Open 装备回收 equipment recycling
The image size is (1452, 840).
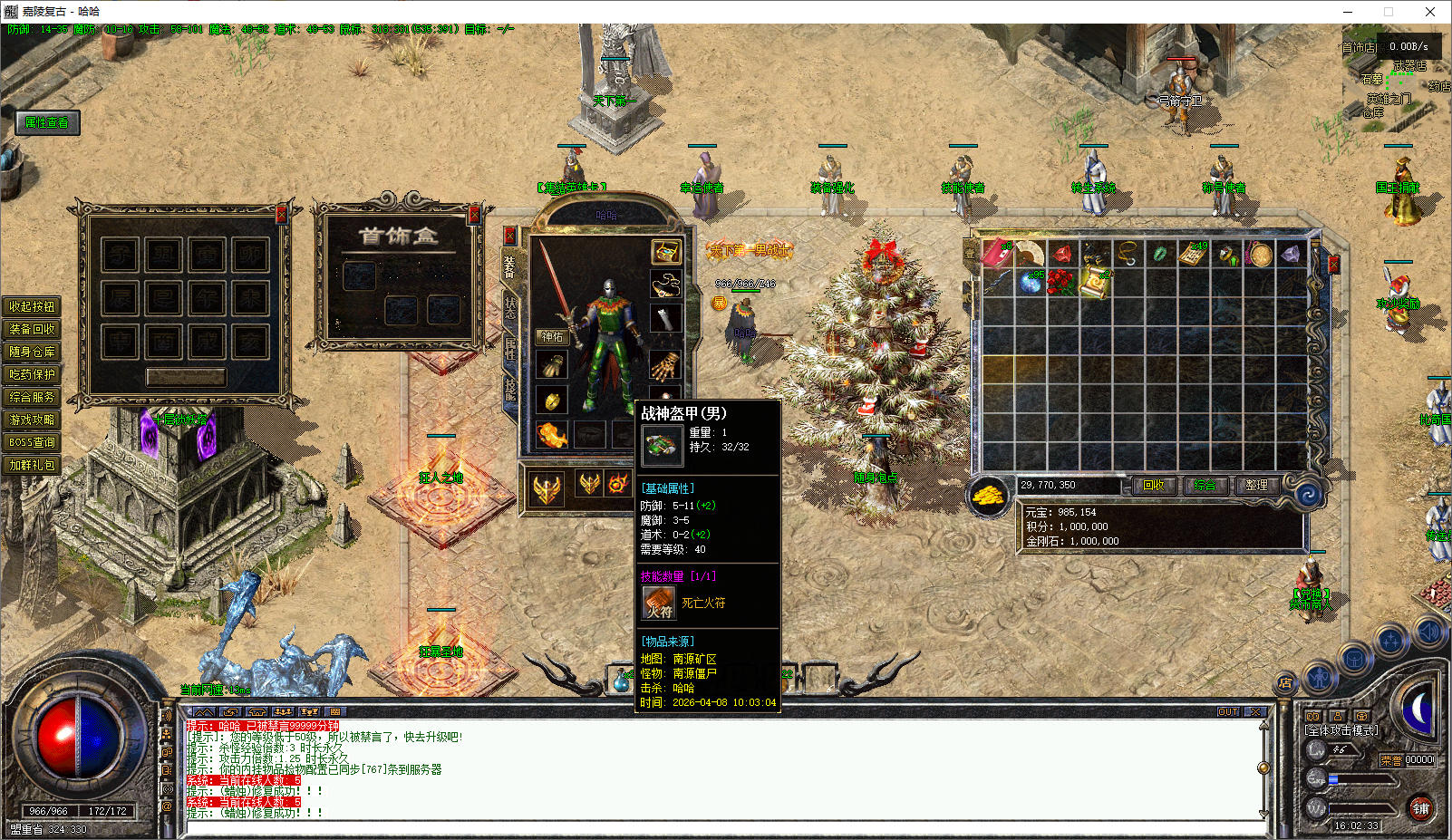click(x=32, y=329)
